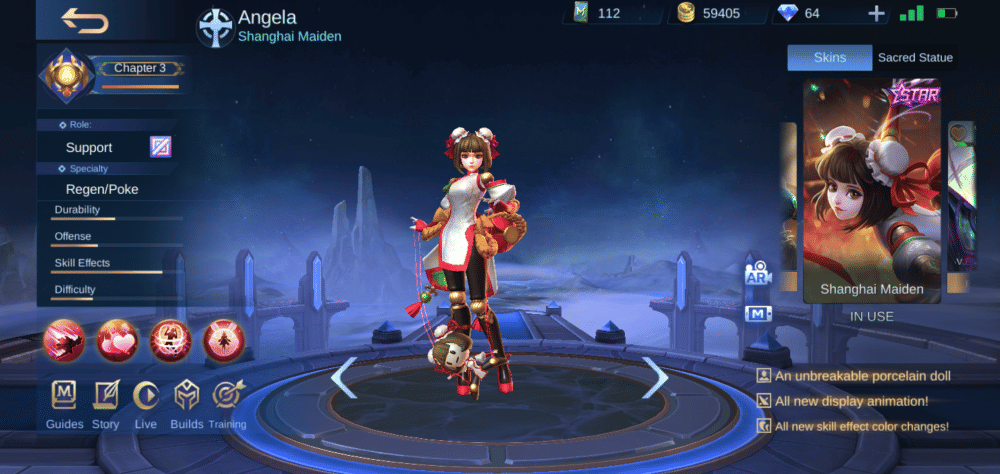Show the previous hero with left arrow
Image resolution: width=1000 pixels, height=474 pixels.
[343, 378]
